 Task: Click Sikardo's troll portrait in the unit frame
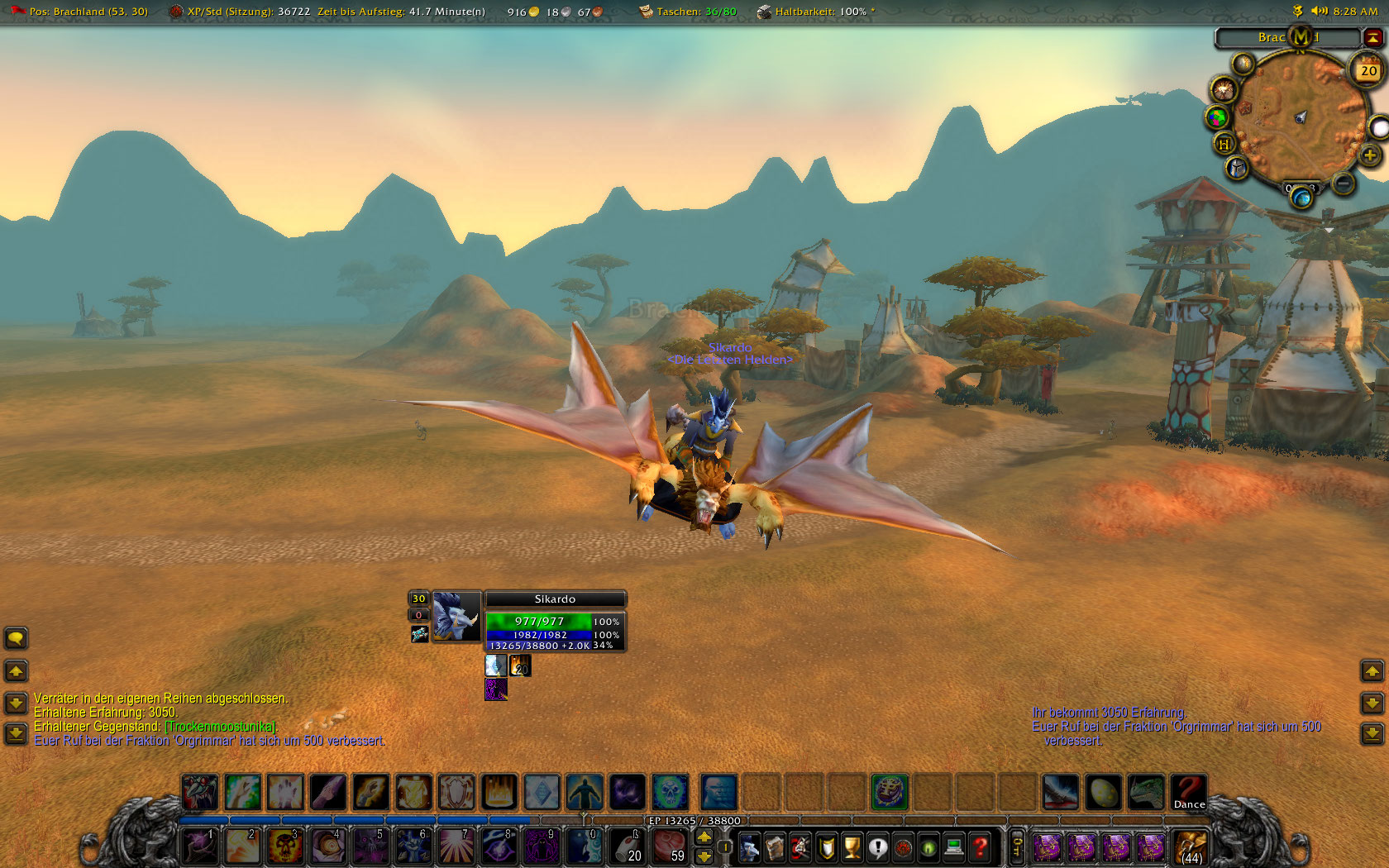pos(456,616)
